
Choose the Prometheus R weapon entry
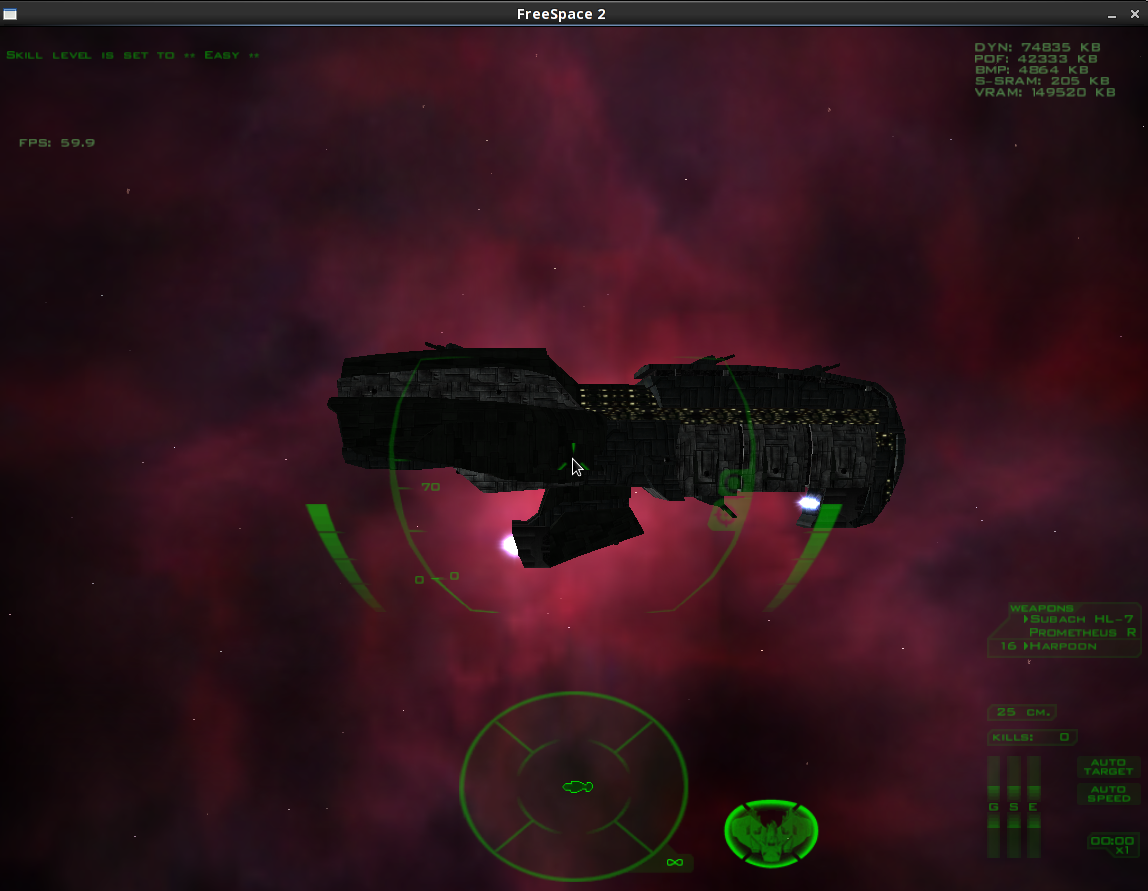click(1082, 632)
